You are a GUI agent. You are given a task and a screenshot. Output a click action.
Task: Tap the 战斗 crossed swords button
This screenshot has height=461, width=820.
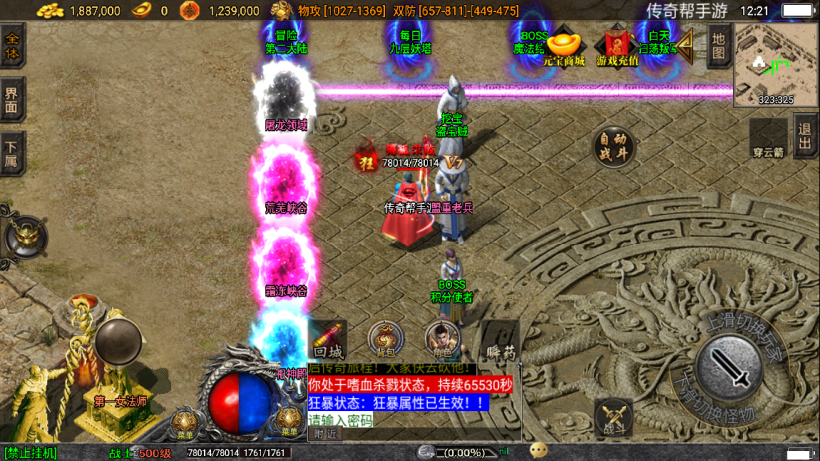613,418
